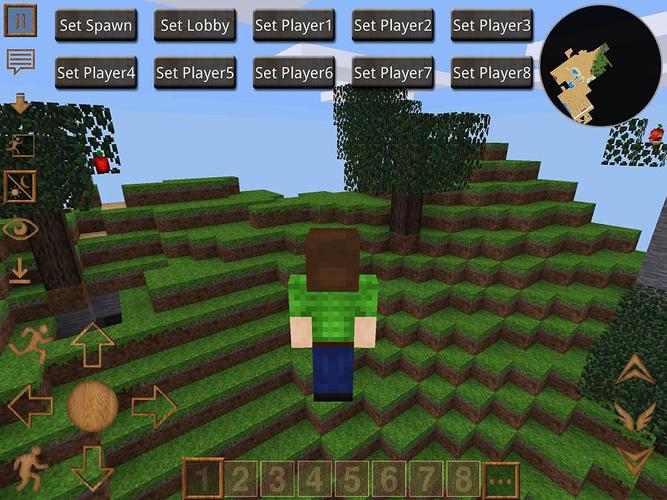Click the Set Spawn button

coord(95,25)
